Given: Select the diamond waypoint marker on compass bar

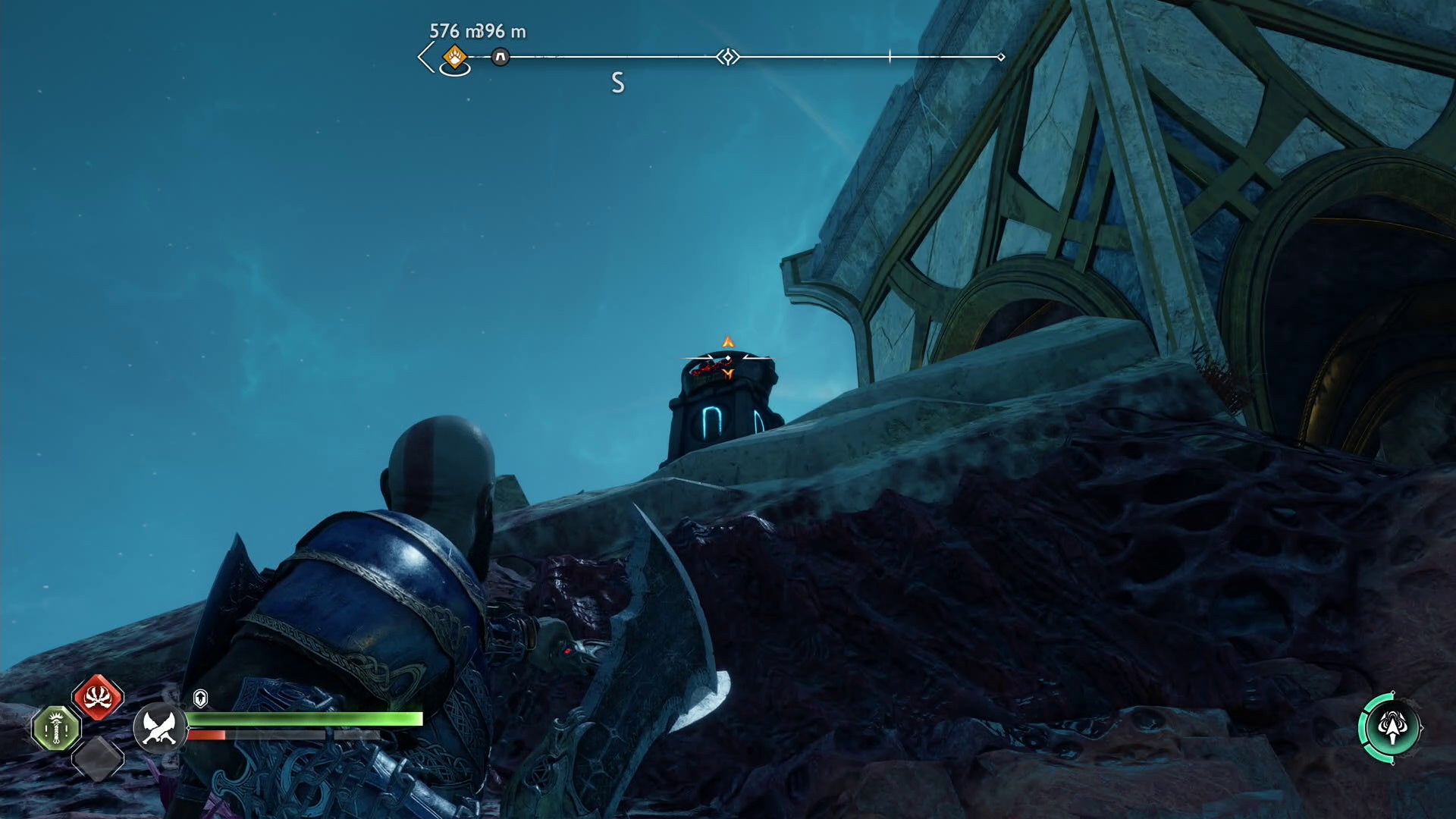Looking at the screenshot, I should (728, 57).
